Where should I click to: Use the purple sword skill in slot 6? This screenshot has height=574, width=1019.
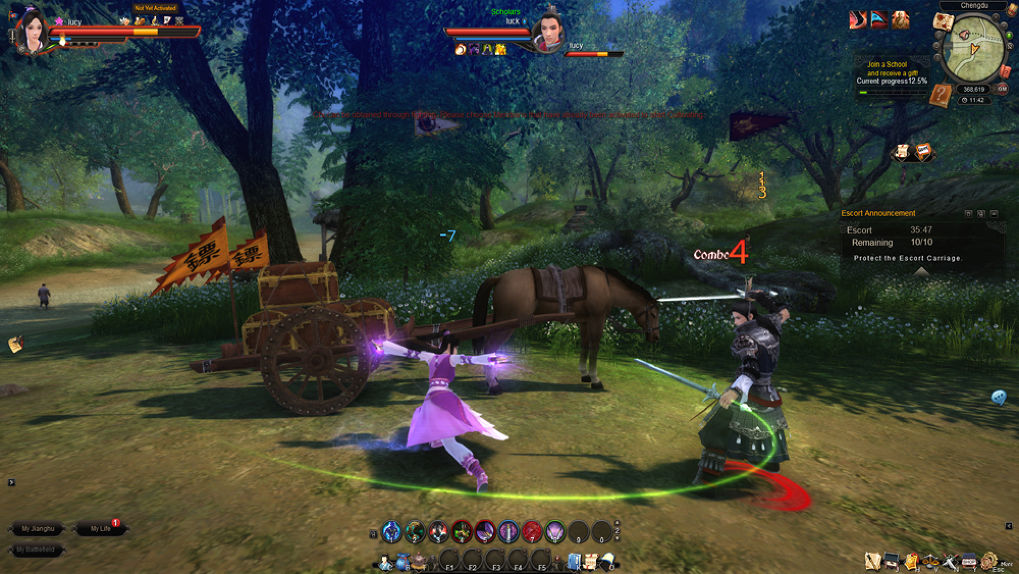tap(508, 532)
